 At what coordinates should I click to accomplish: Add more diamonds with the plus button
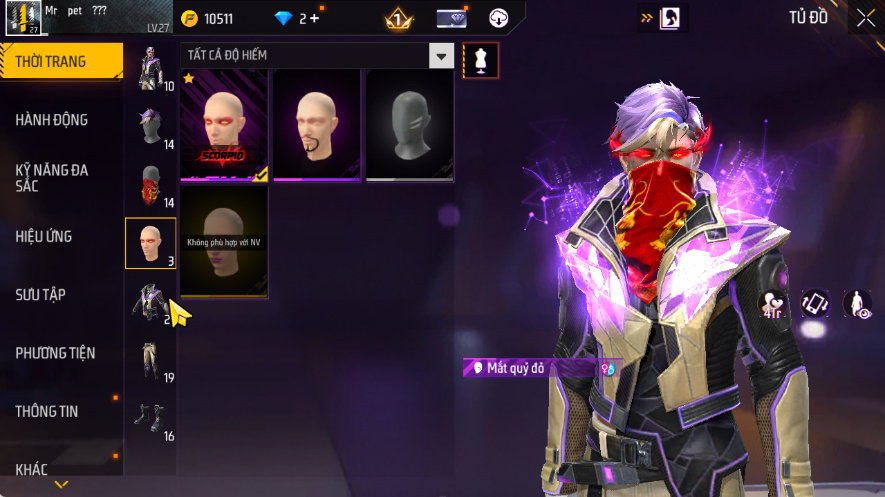tap(315, 19)
